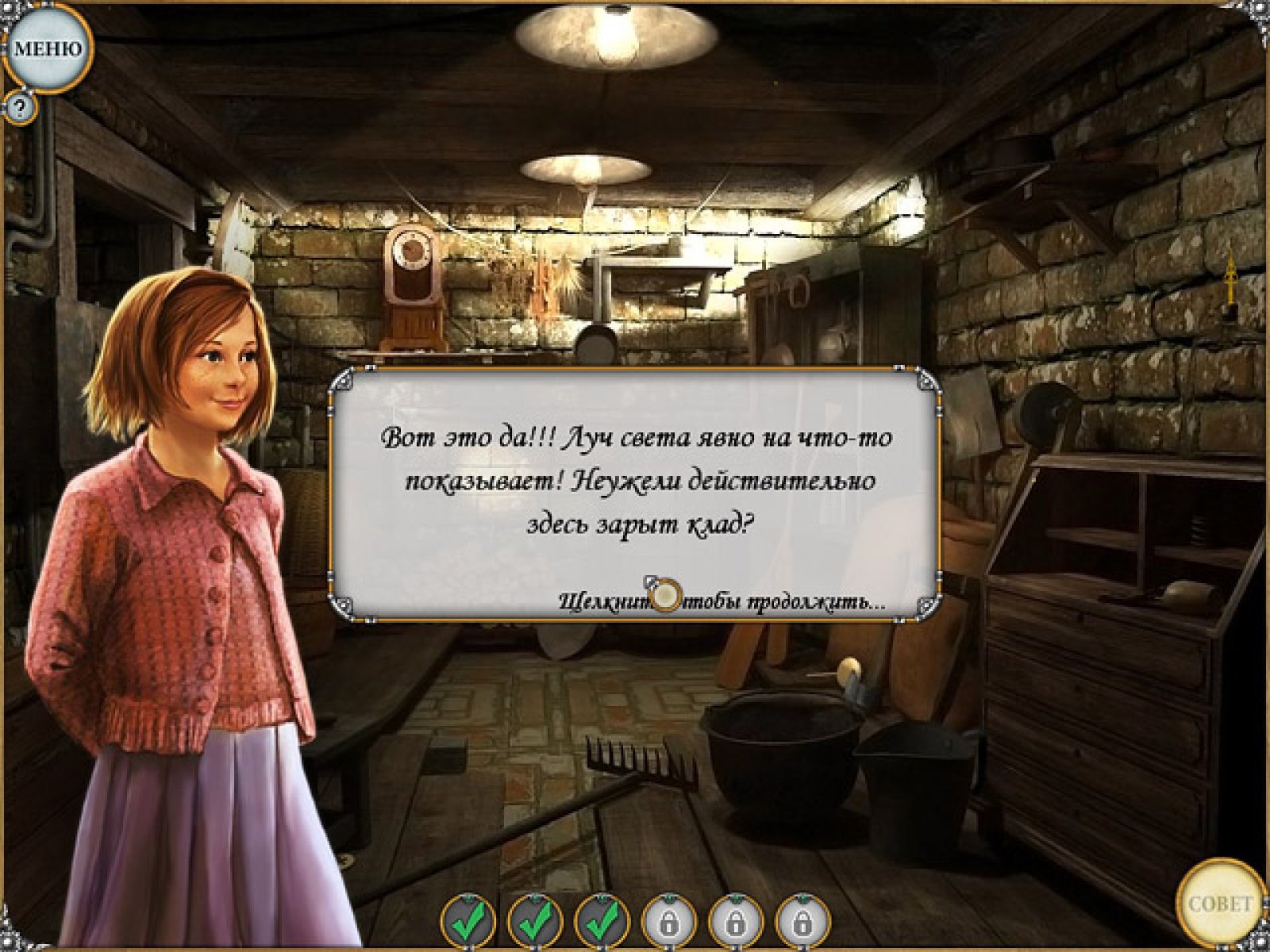
Task: Click the question mark help icon
Action: tap(21, 106)
